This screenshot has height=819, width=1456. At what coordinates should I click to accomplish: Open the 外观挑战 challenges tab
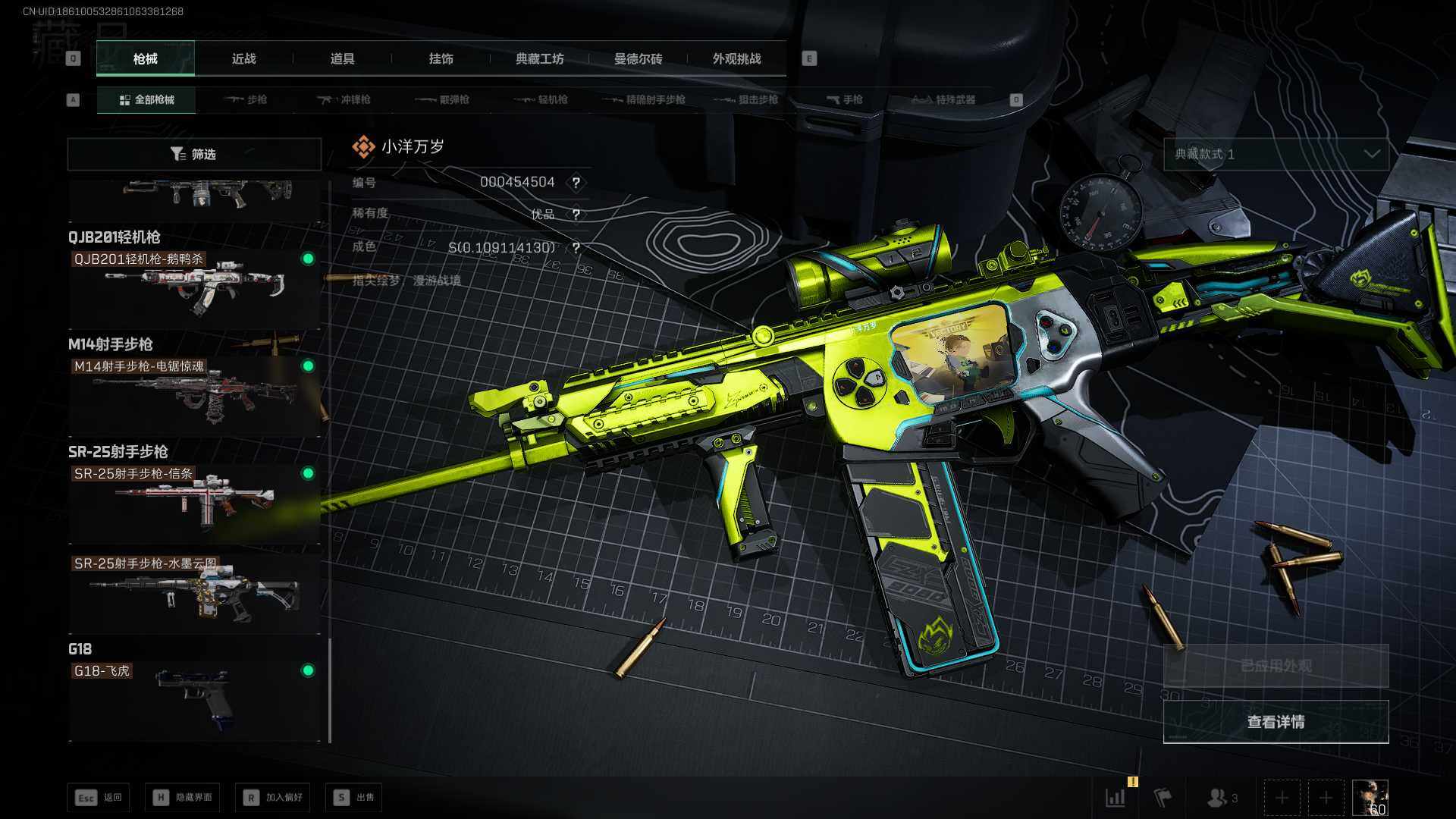[x=736, y=59]
